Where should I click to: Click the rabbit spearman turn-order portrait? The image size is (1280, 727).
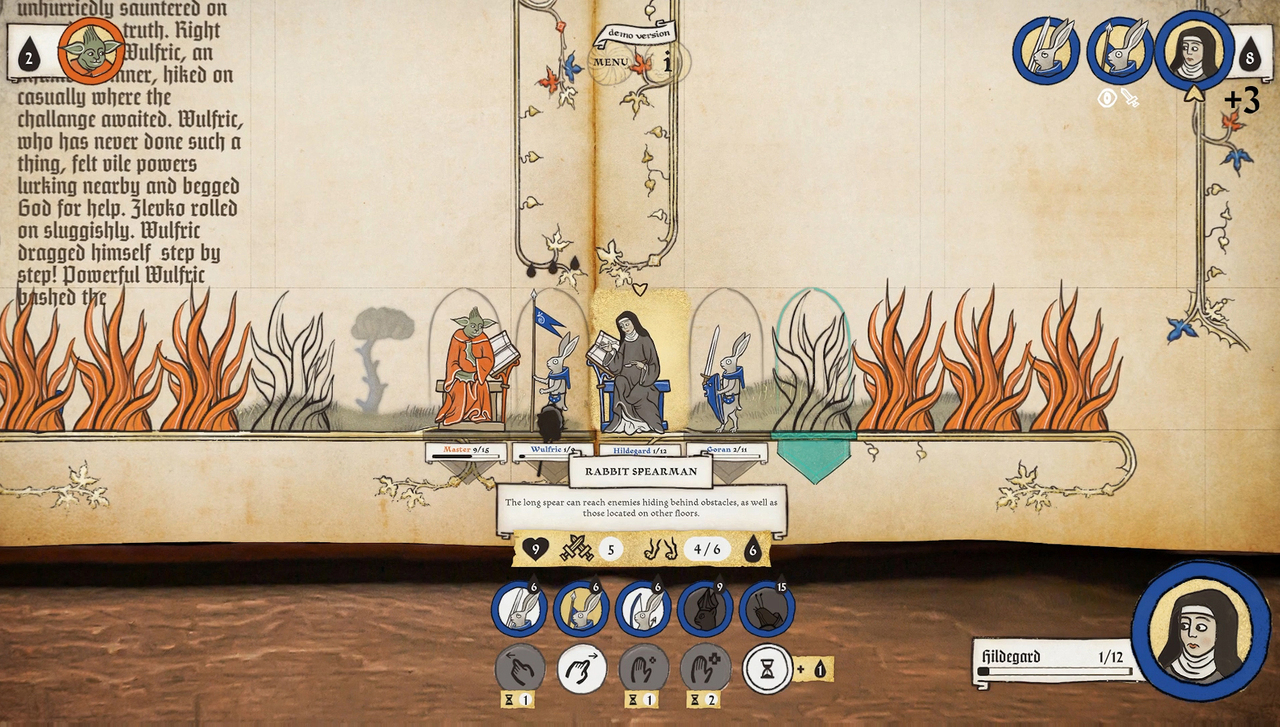[1120, 50]
